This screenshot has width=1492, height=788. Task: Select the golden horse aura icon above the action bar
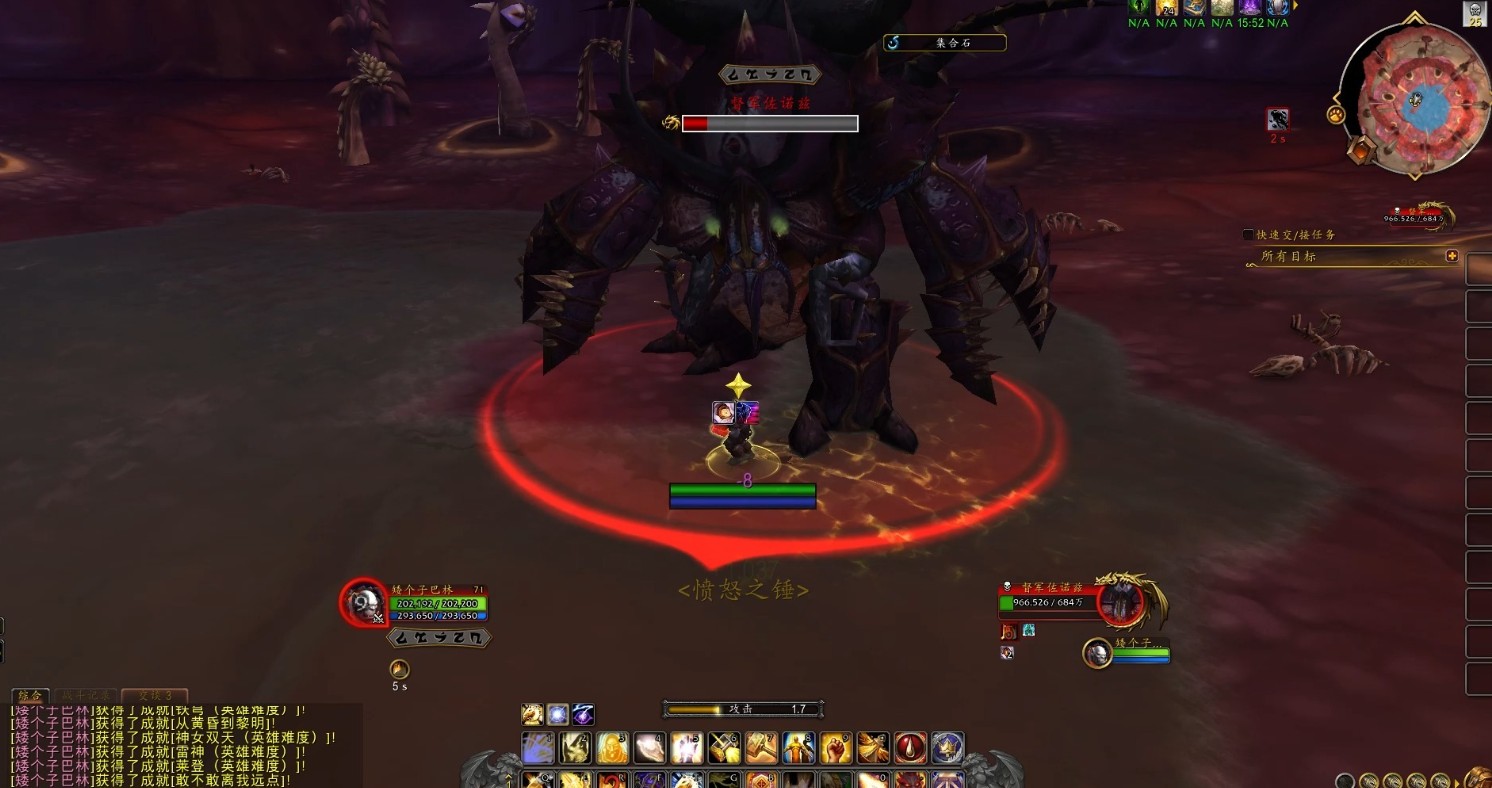click(532, 714)
